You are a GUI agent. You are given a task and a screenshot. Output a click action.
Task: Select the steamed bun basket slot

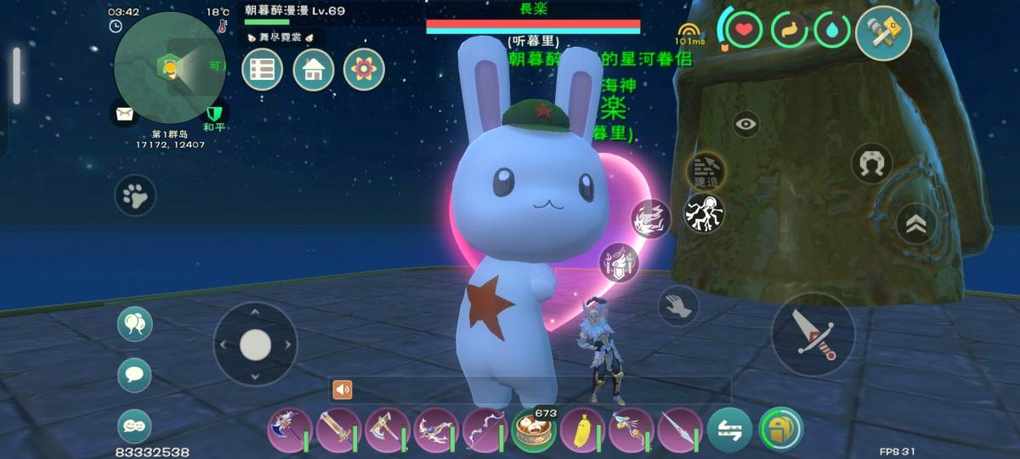tap(534, 430)
